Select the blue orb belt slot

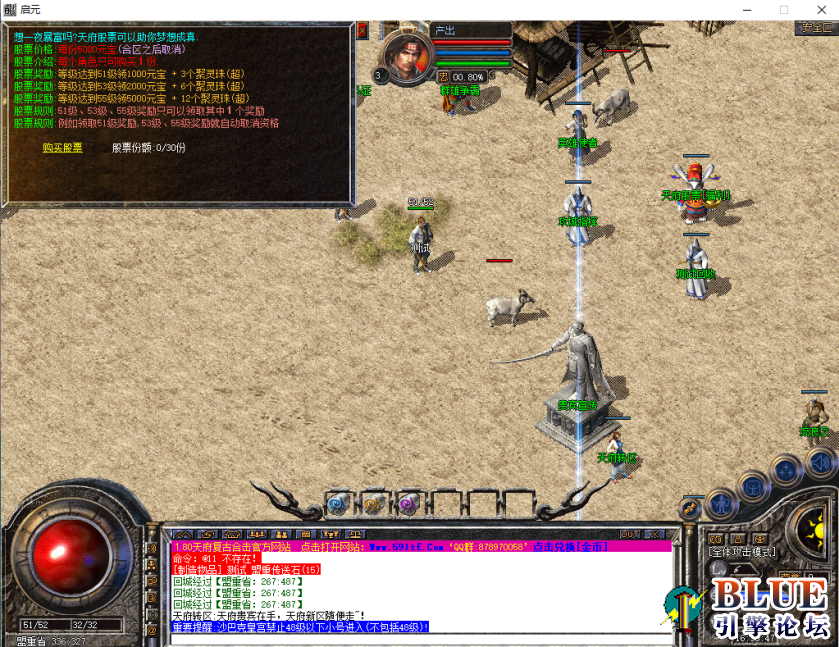[x=337, y=503]
